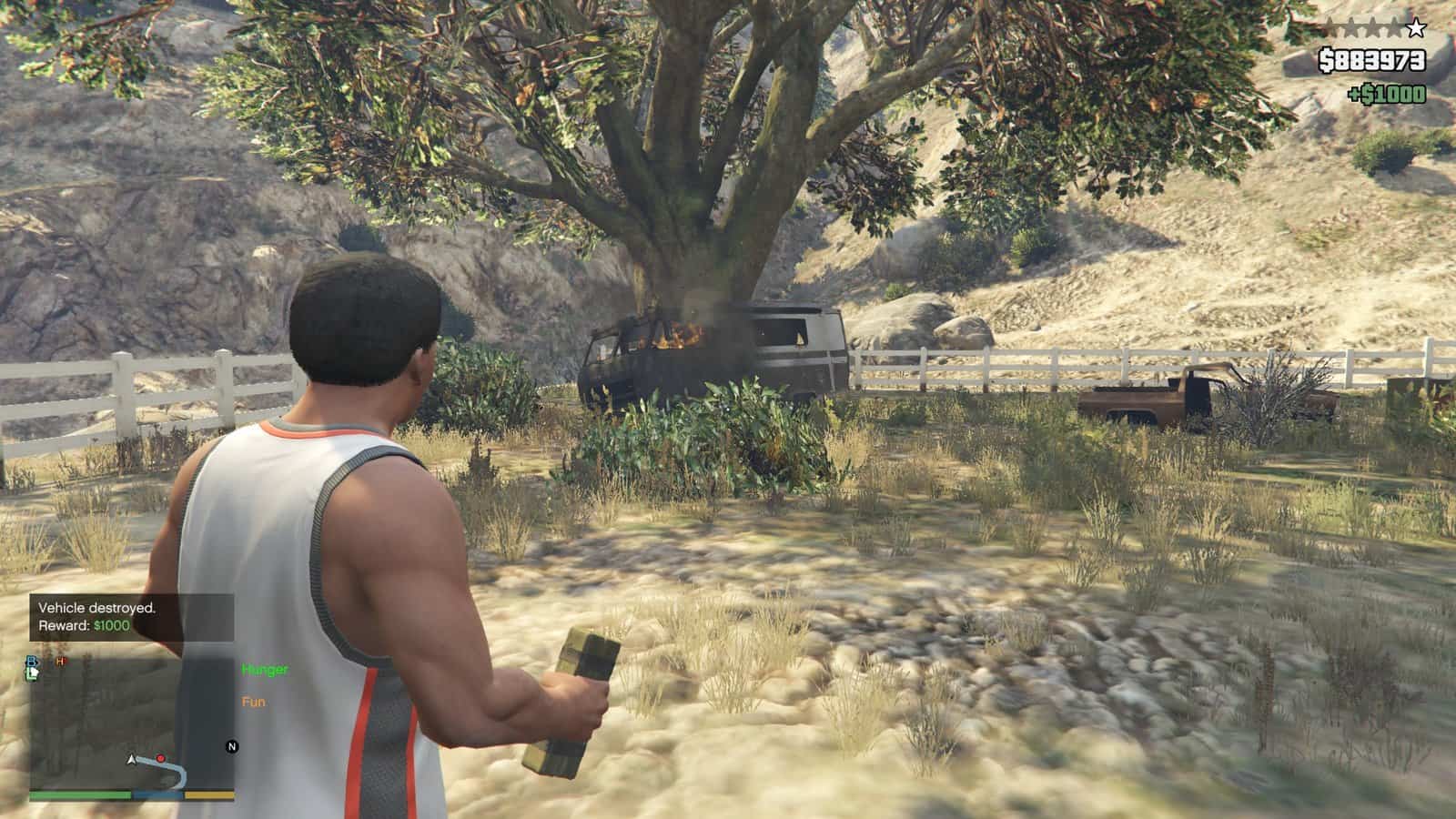Dismiss the Vehicle destroyed notification
This screenshot has height=819, width=1456.
[132, 616]
